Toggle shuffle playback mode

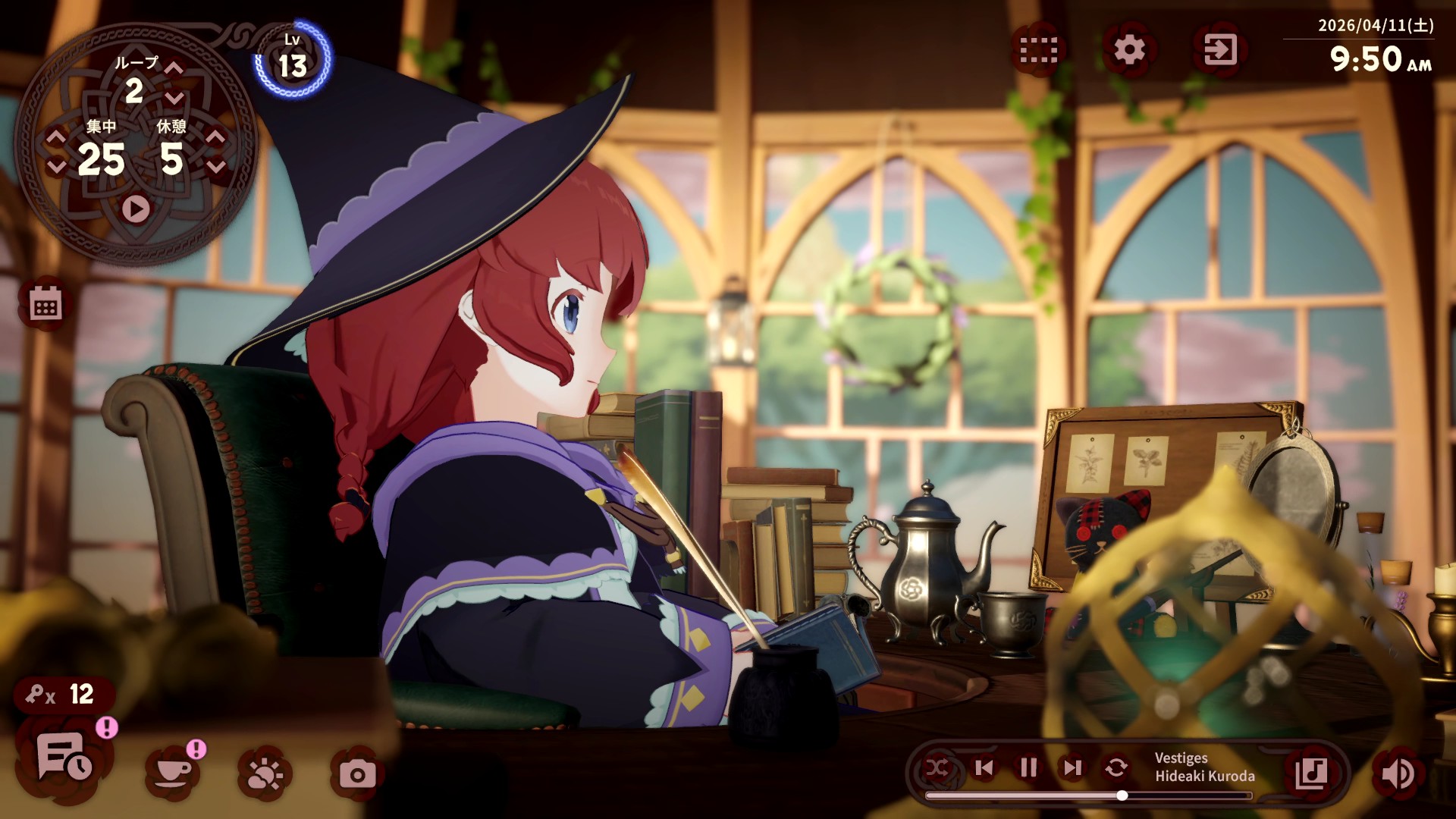(x=940, y=768)
